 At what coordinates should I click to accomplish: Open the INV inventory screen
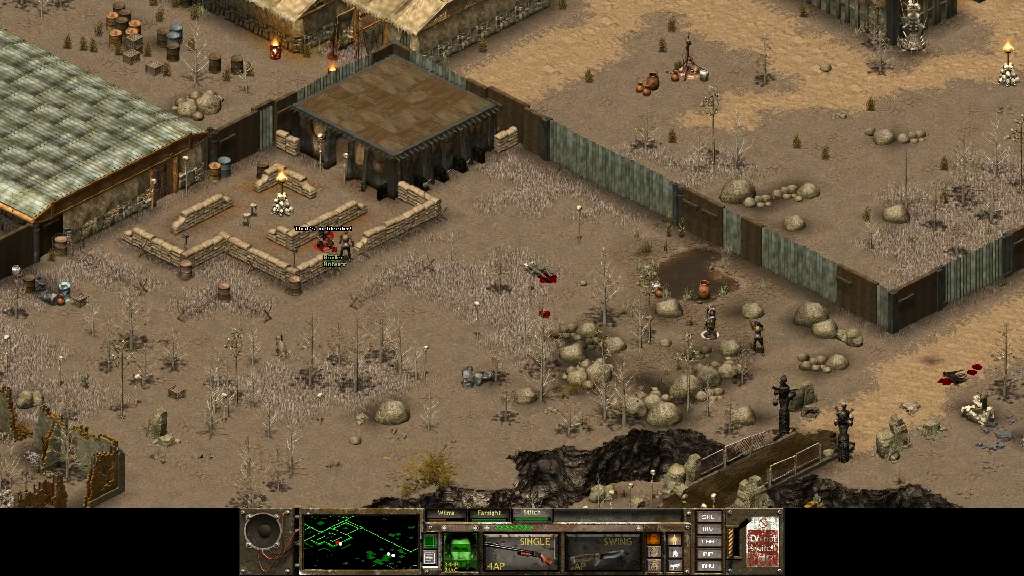coord(709,529)
